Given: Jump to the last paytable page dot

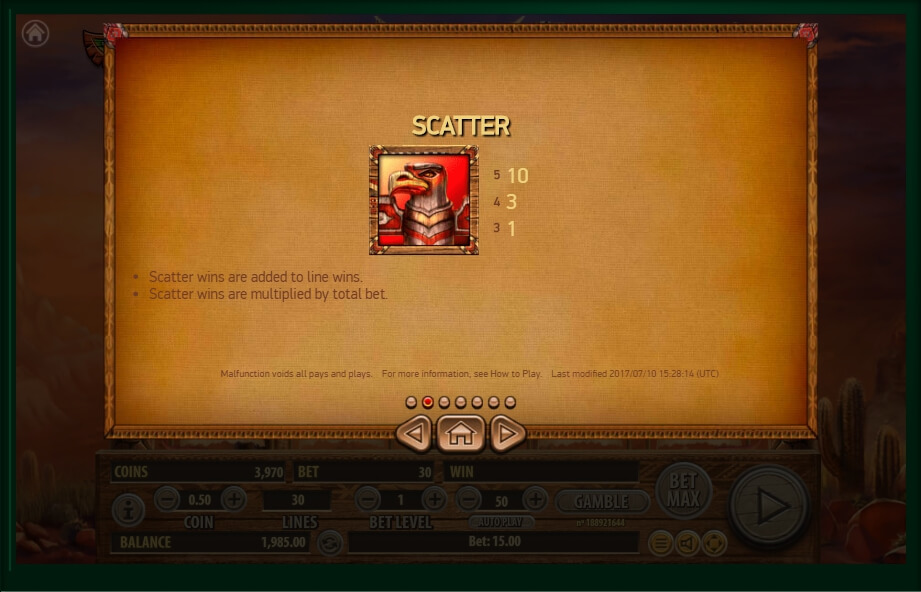Looking at the screenshot, I should tap(510, 402).
